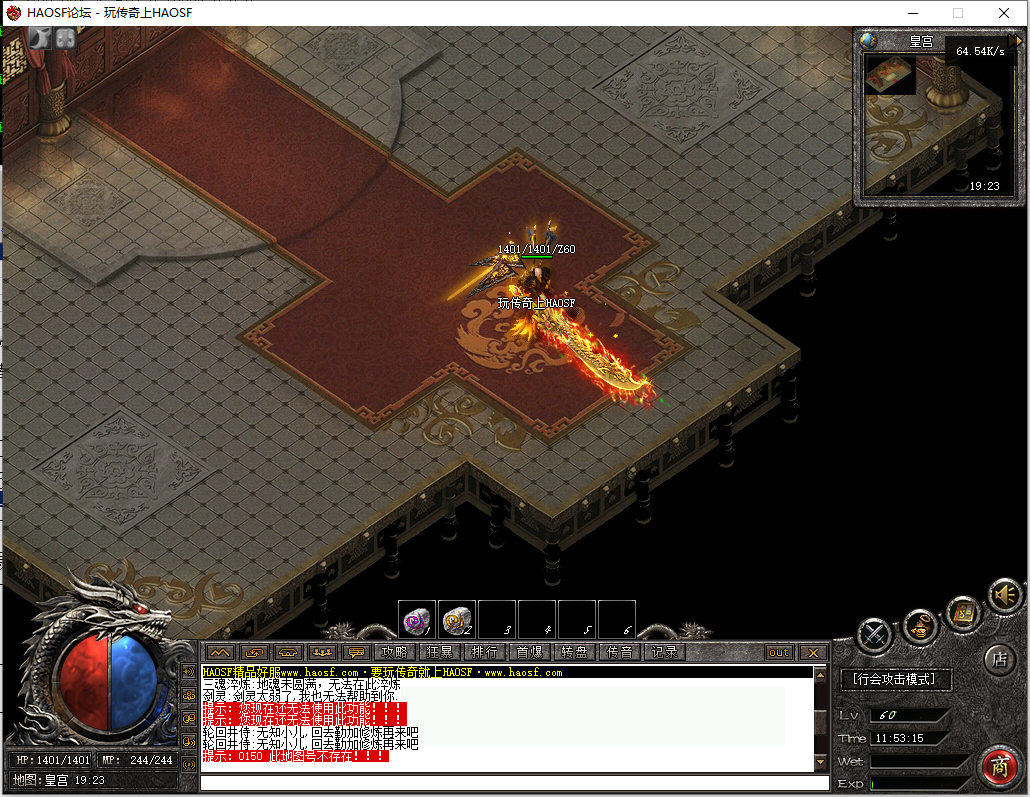
Task: Use the purple scroll in hotbar slot 1
Action: (x=416, y=620)
